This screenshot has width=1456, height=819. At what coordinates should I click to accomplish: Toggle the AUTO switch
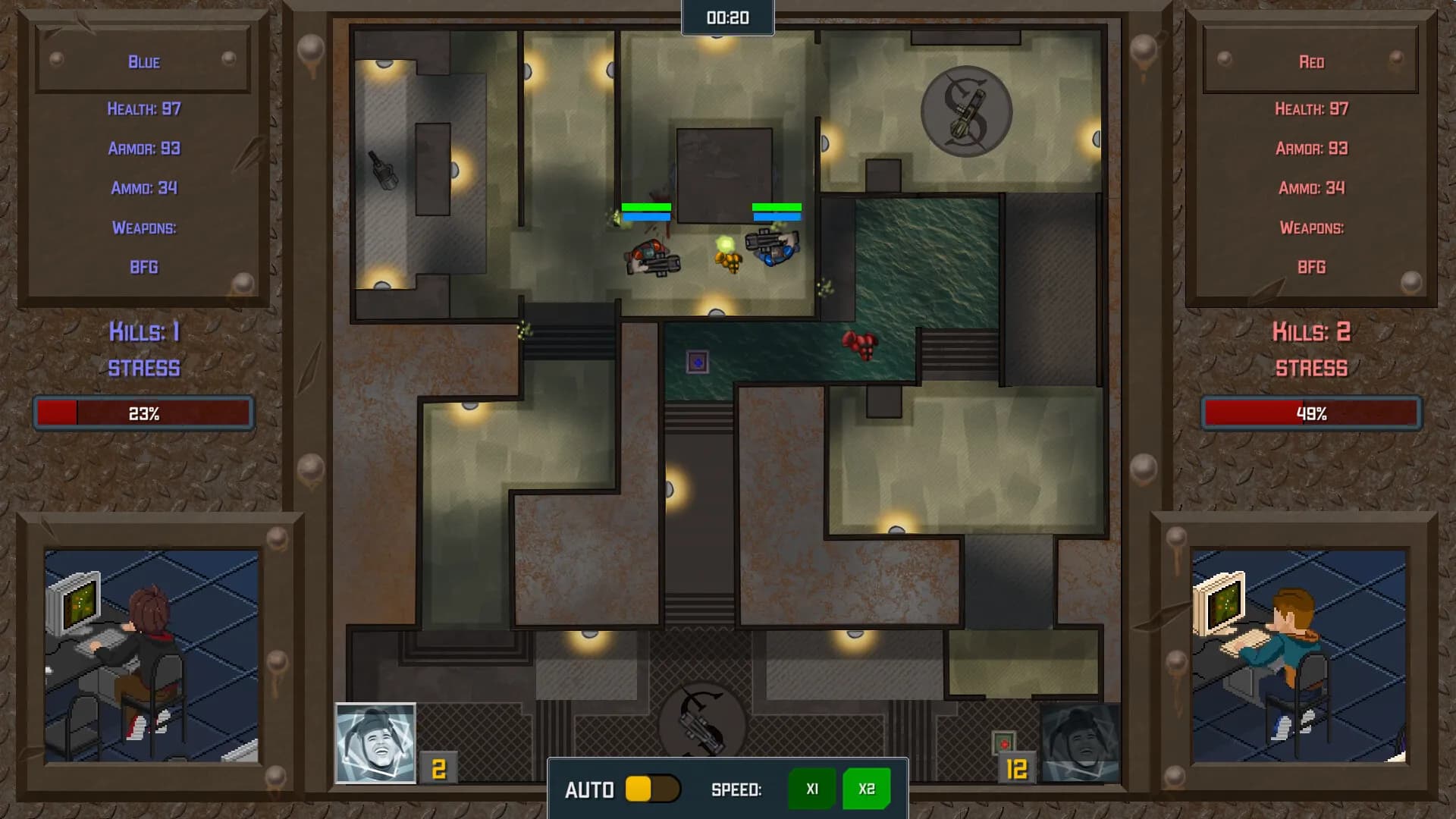pos(651,789)
